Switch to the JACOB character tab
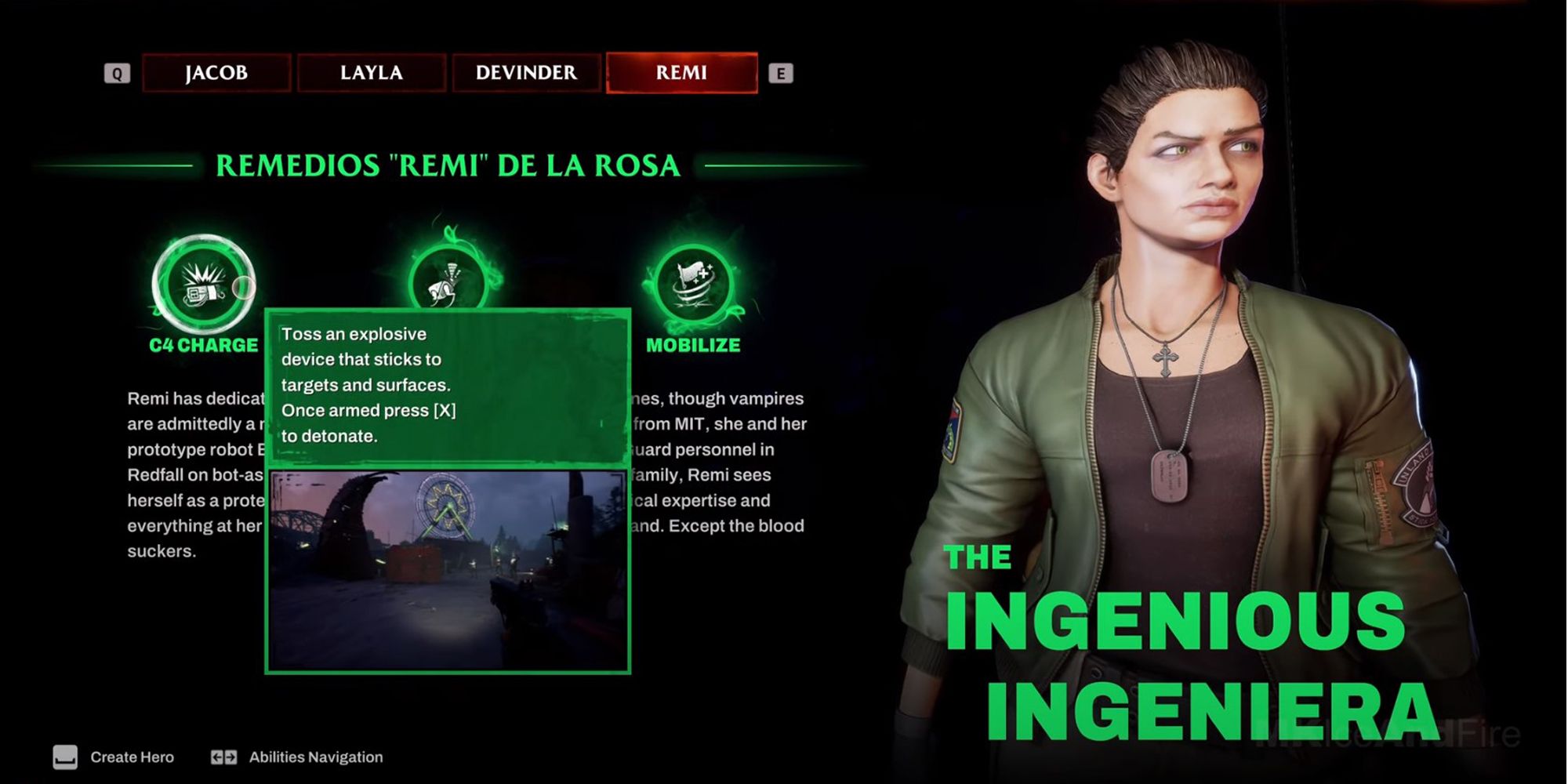This screenshot has width=1568, height=784. [215, 72]
